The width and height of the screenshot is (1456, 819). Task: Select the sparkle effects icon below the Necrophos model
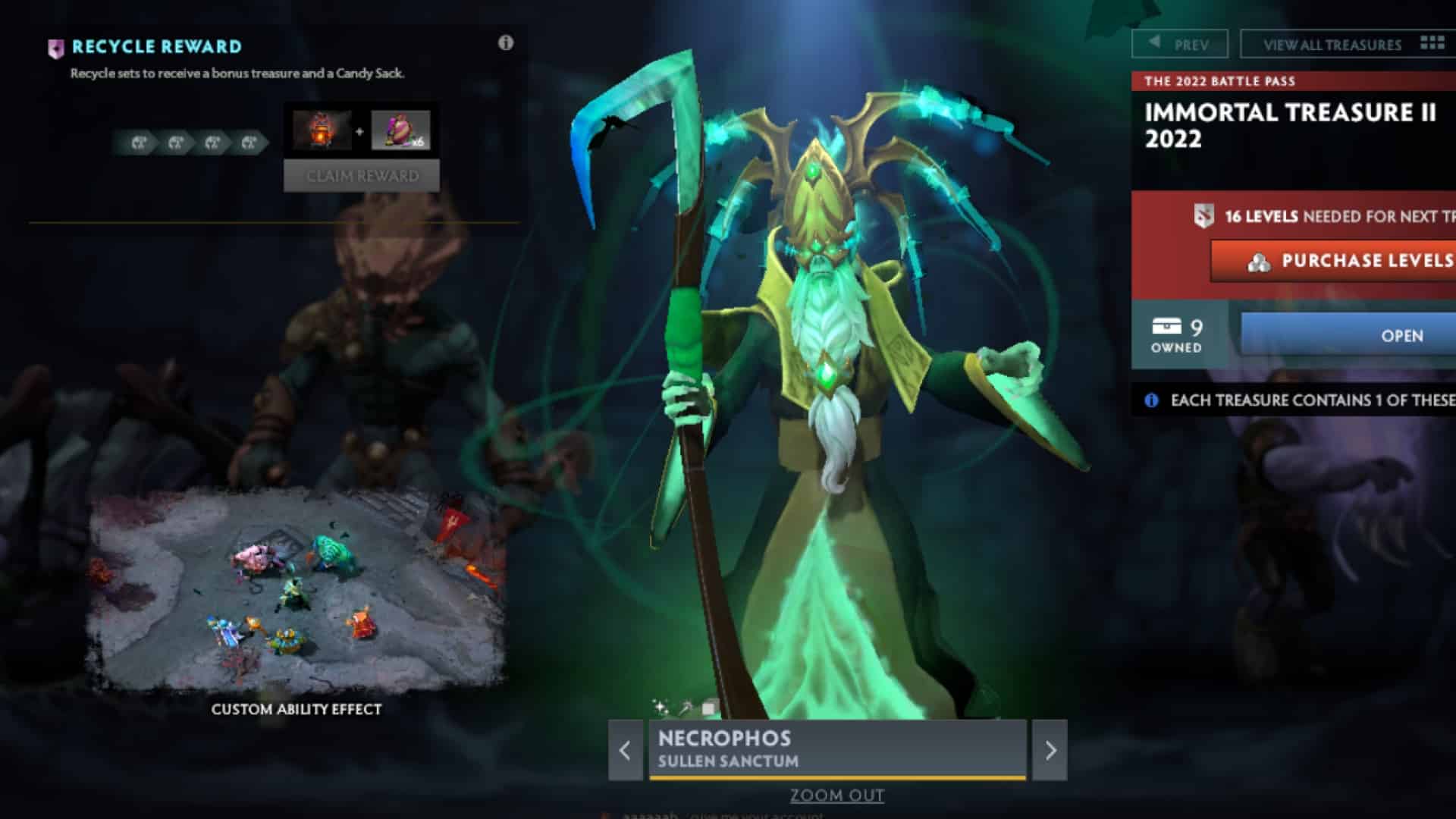661,707
